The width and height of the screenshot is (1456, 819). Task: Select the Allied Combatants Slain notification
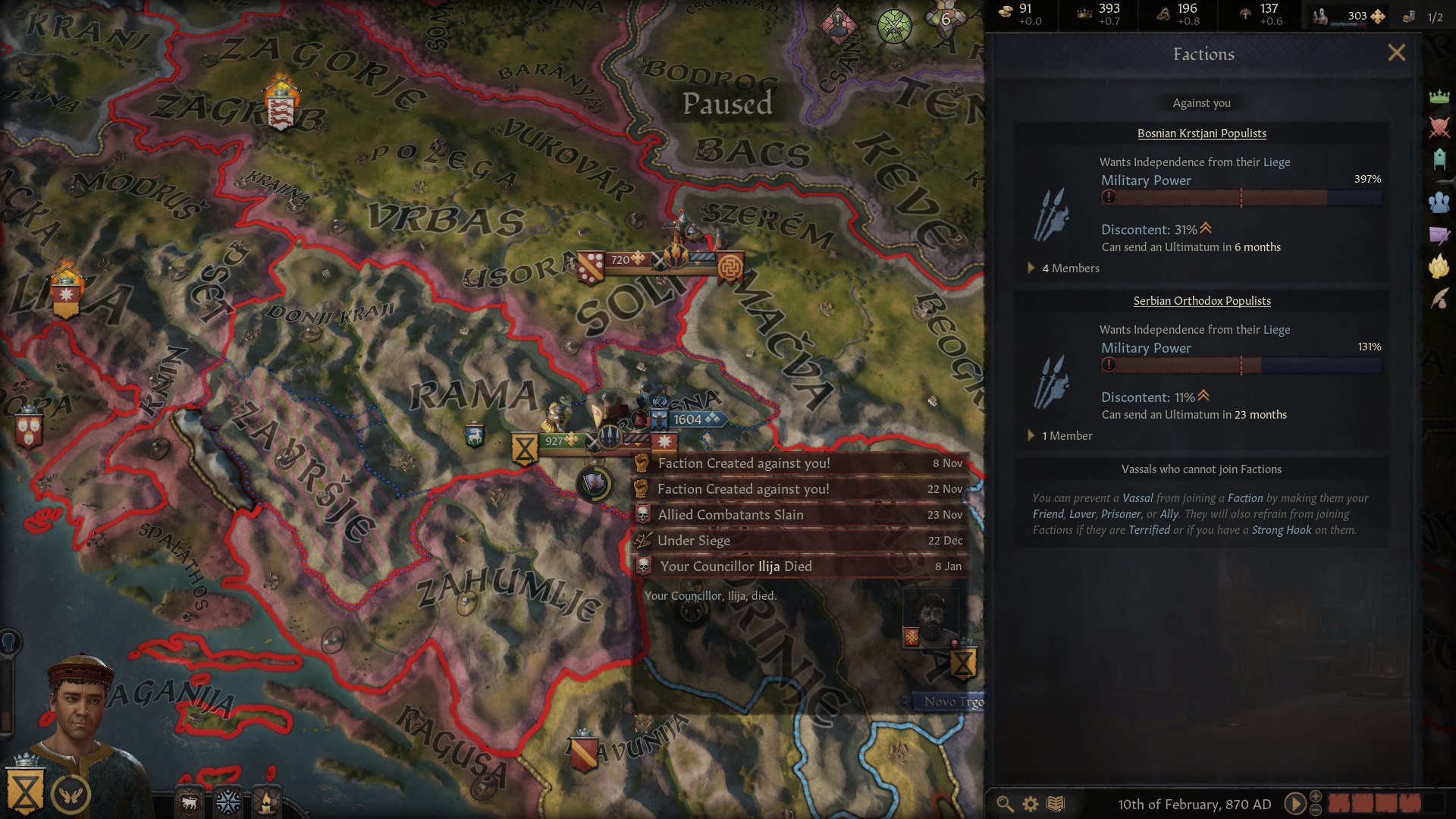point(800,515)
